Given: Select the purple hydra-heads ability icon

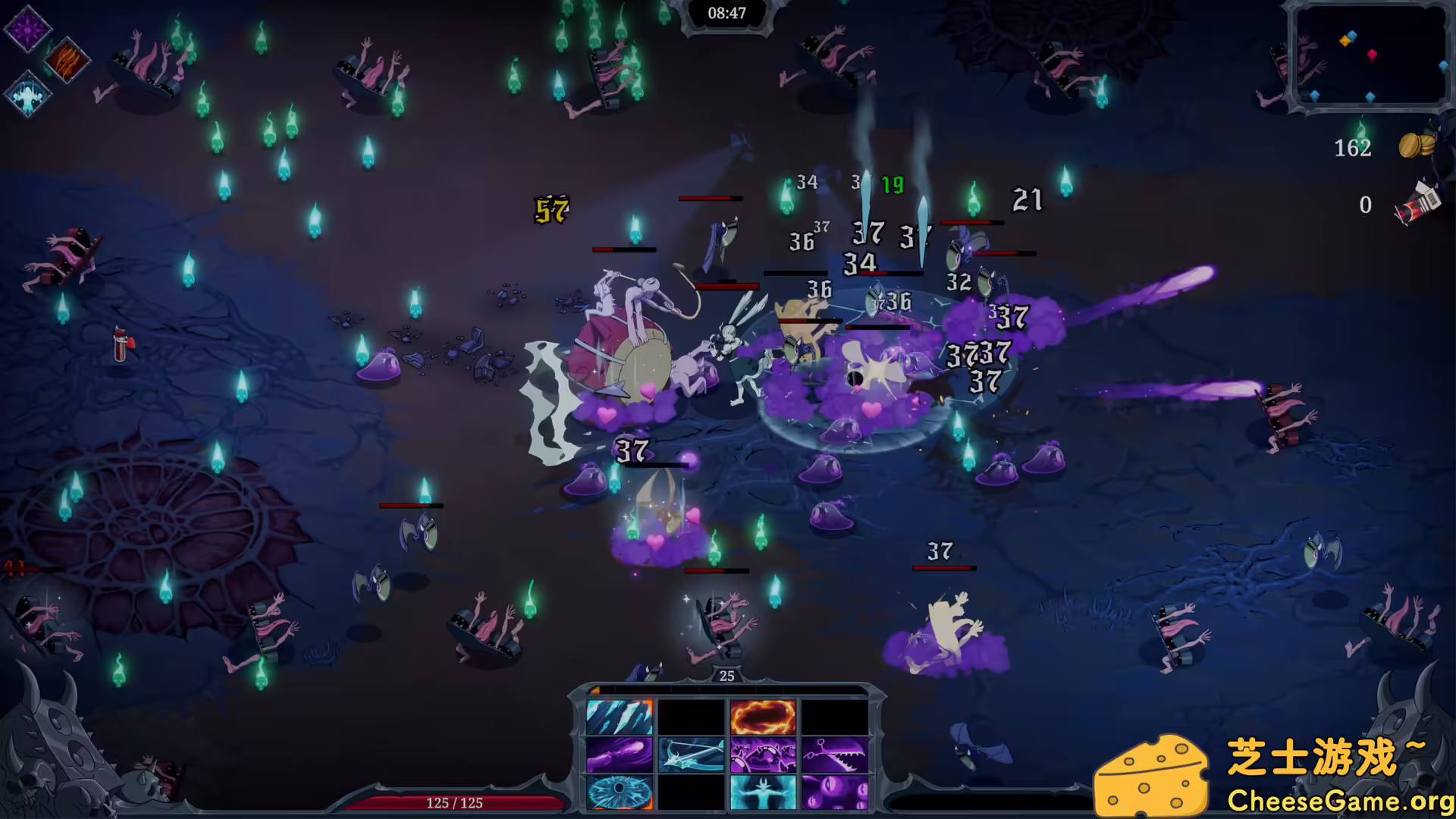Looking at the screenshot, I should point(764,755).
